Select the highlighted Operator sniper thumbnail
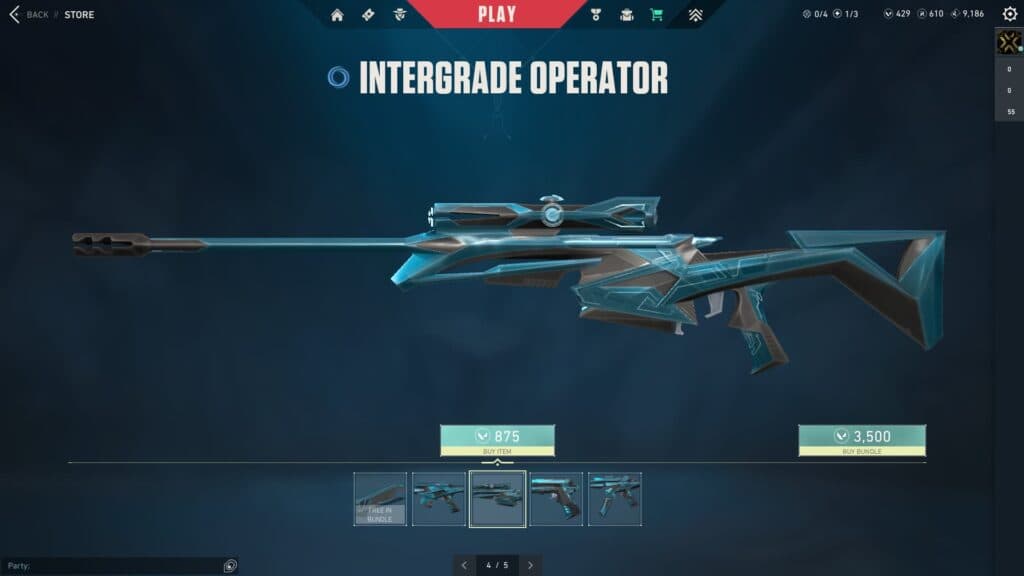The height and width of the screenshot is (576, 1024). coord(497,499)
